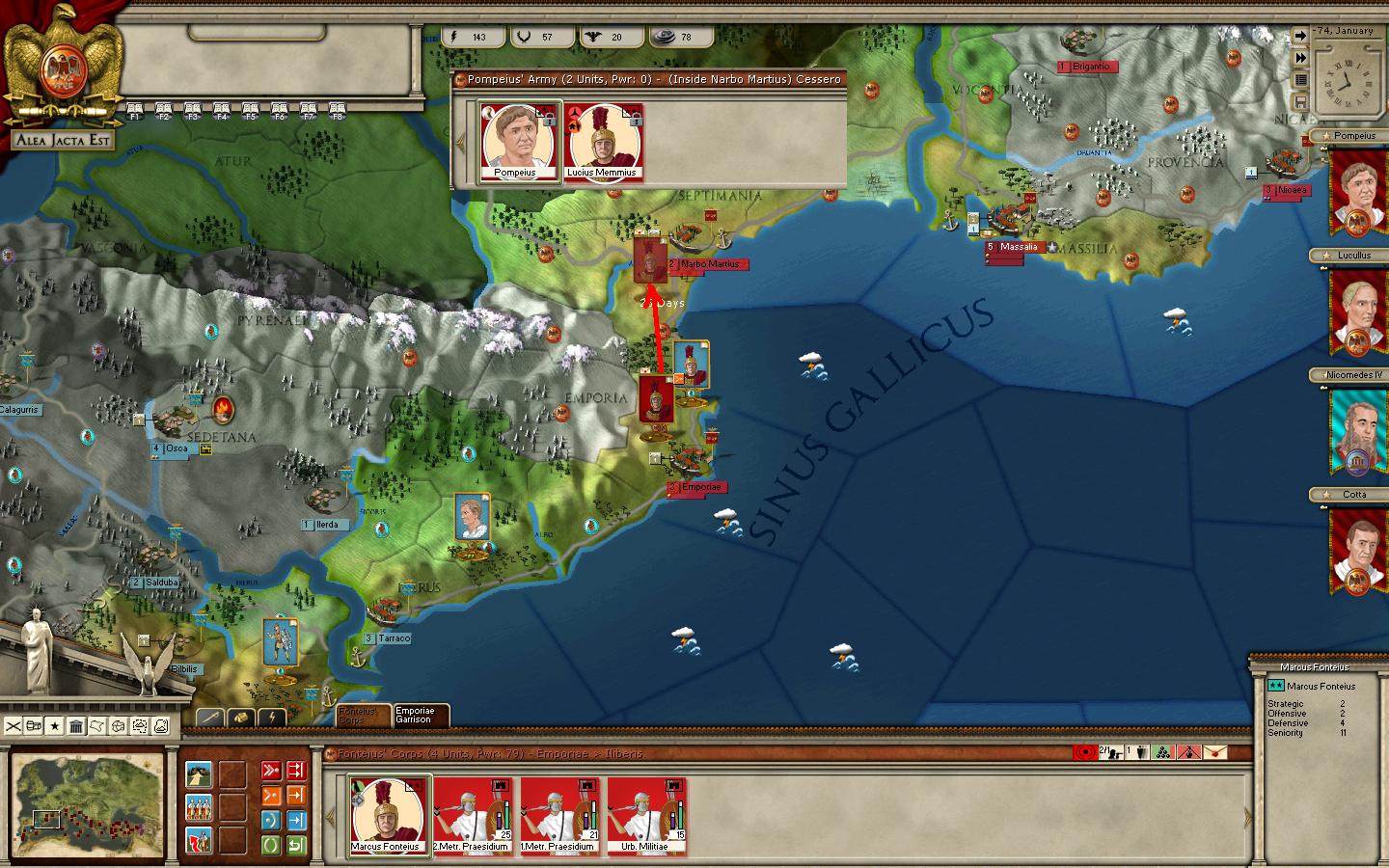The image size is (1389, 868).
Task: Click the double-arrow fast forward button
Action: pyautogui.click(x=1300, y=58)
